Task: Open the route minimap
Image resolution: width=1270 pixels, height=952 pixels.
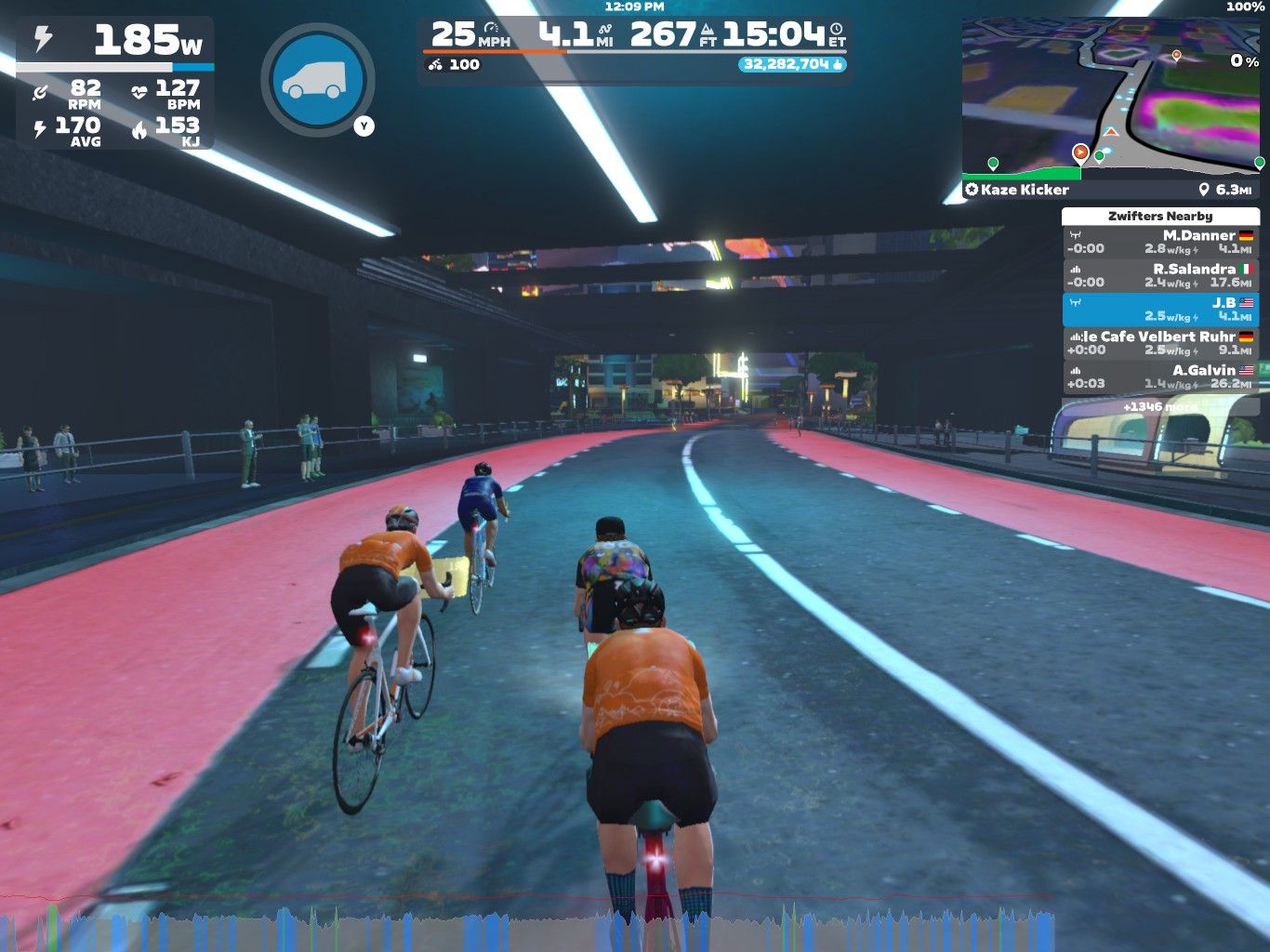Action: (1111, 97)
